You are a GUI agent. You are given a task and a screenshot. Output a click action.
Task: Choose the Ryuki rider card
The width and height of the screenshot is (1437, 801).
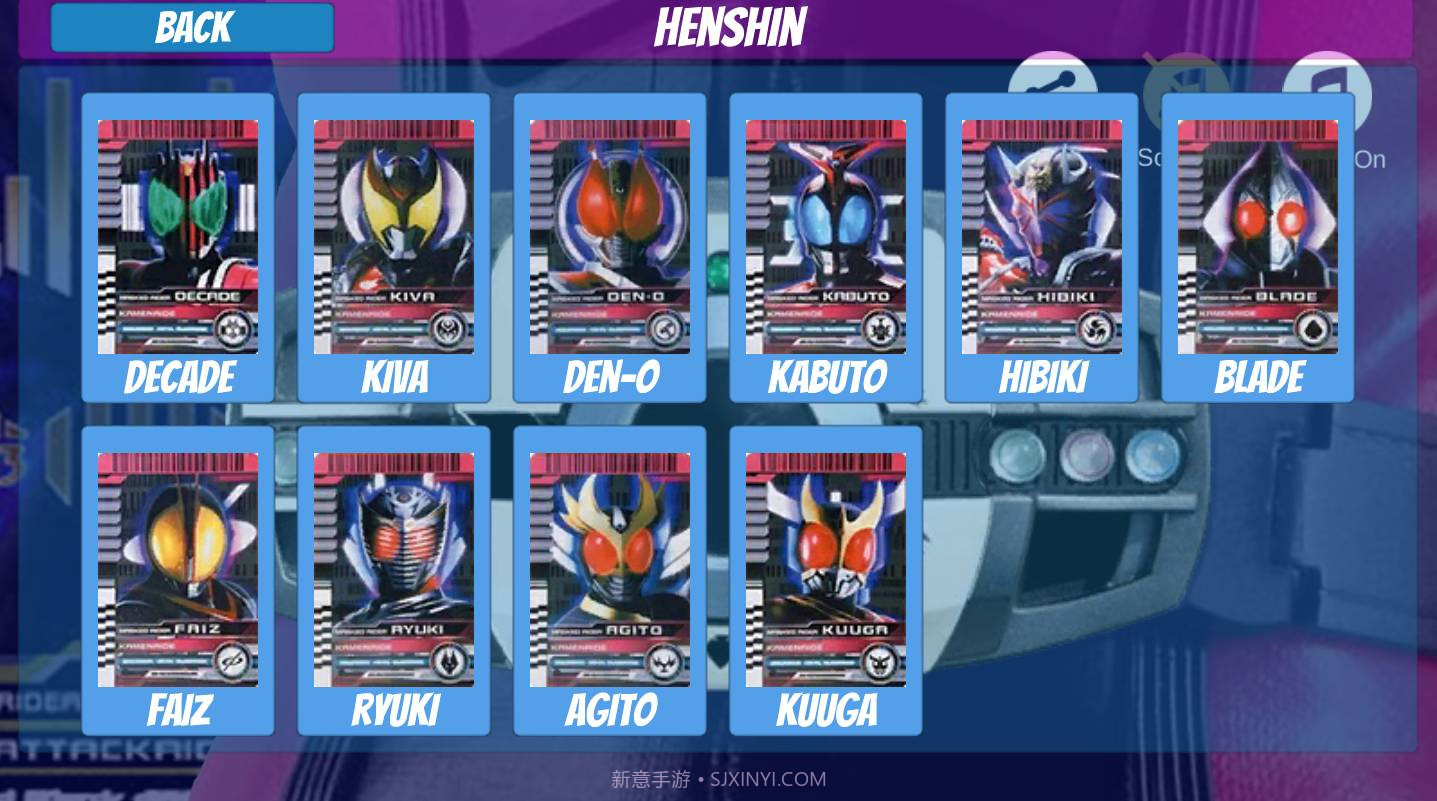[x=394, y=571]
